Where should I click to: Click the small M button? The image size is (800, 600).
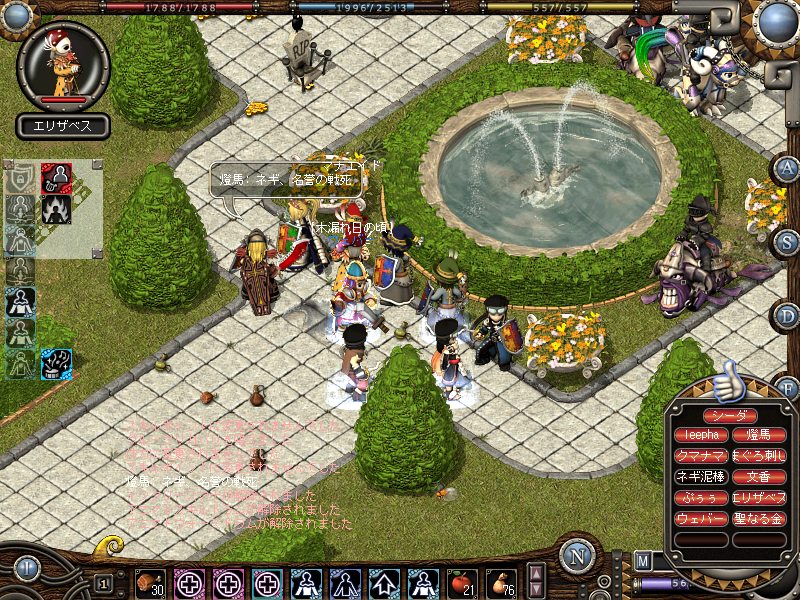pyautogui.click(x=643, y=560)
